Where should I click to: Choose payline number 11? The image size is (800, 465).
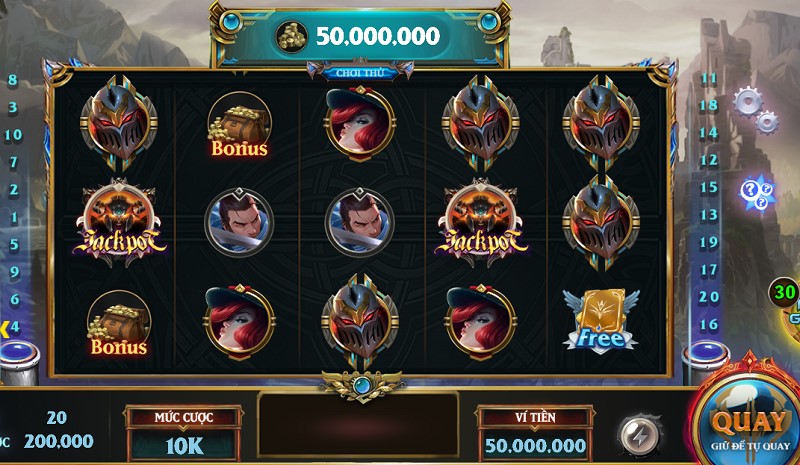click(709, 78)
